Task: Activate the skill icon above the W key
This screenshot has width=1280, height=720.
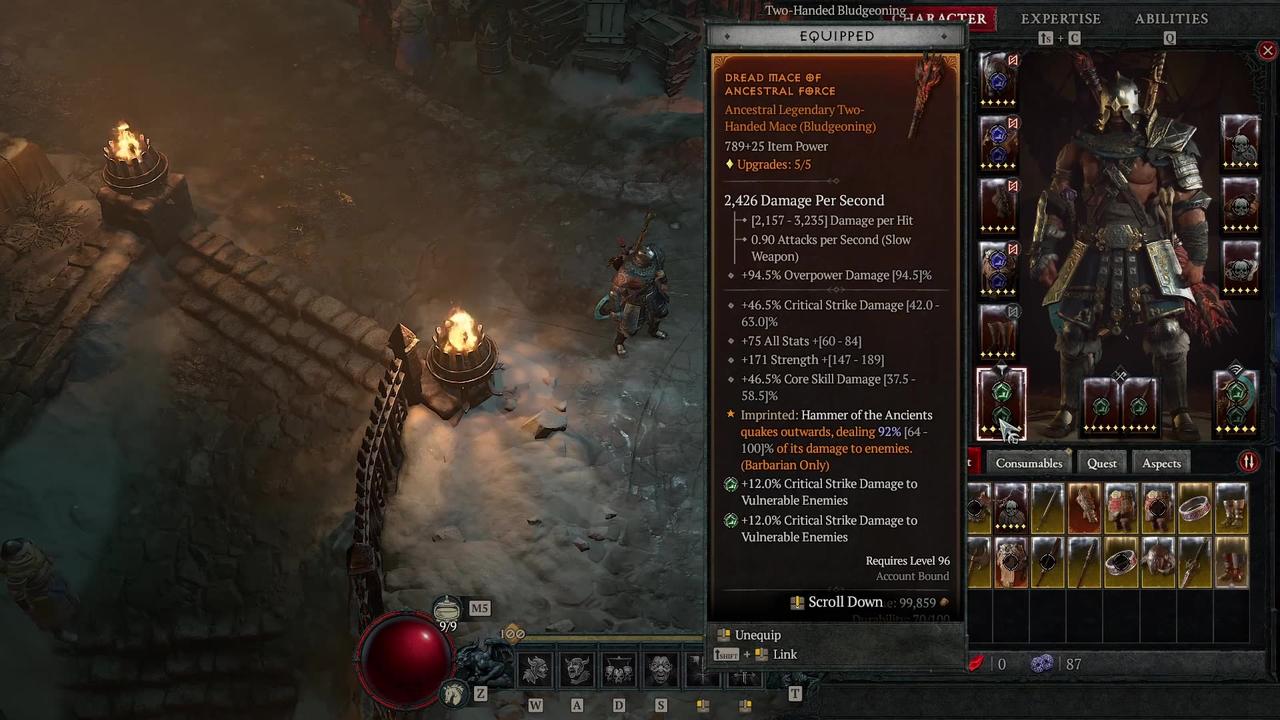Action: [x=535, y=670]
